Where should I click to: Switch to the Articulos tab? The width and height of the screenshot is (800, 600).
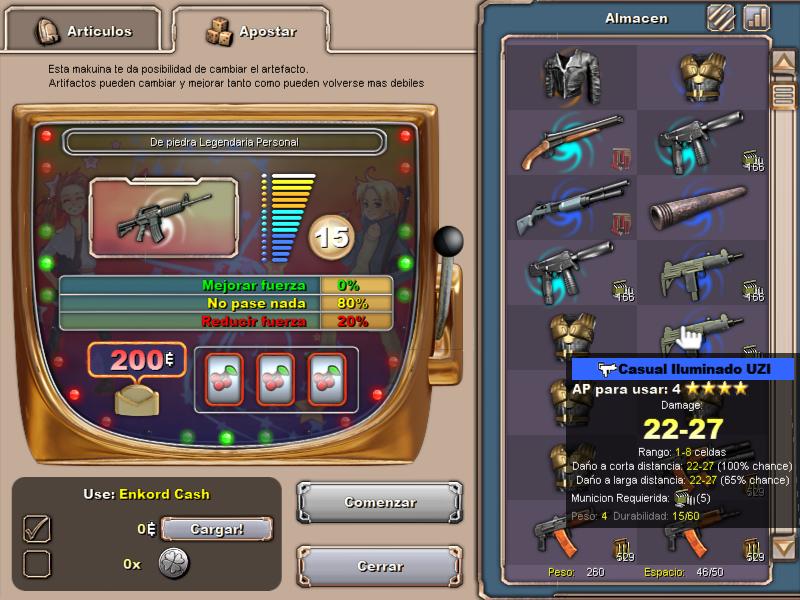(84, 31)
